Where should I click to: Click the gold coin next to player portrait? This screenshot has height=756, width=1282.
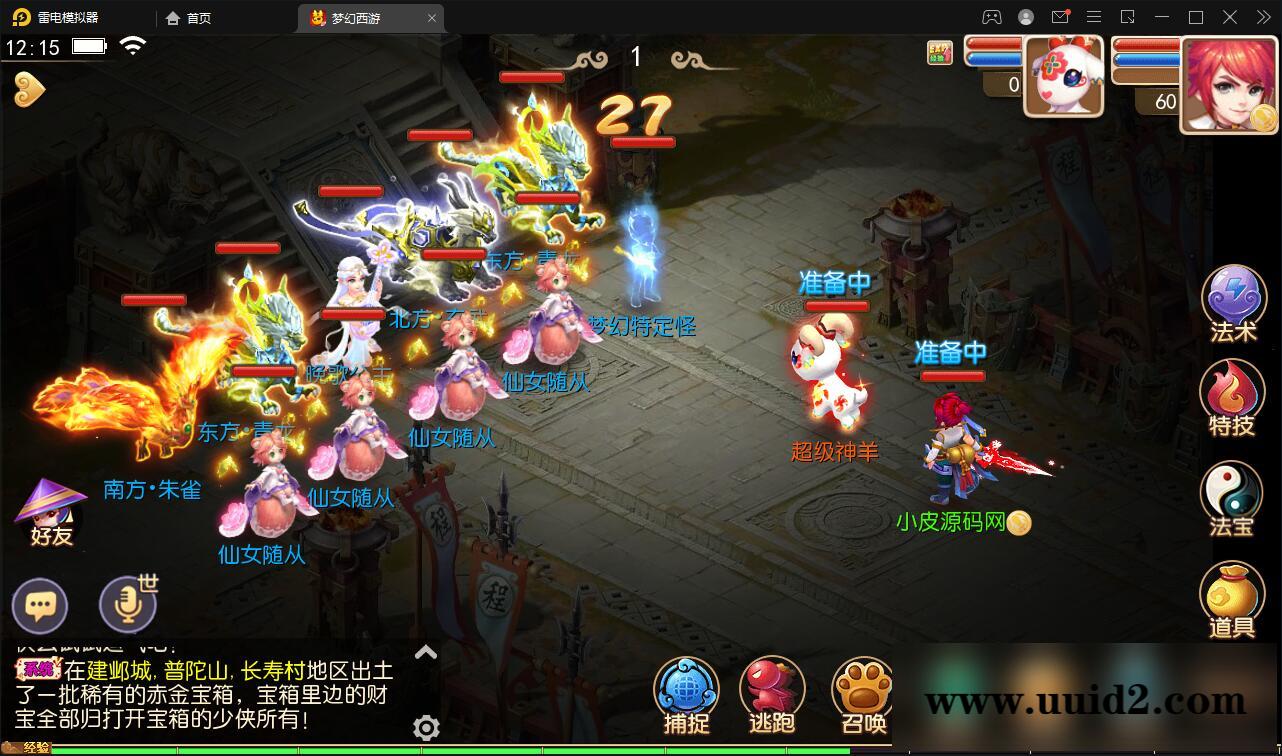(1264, 115)
